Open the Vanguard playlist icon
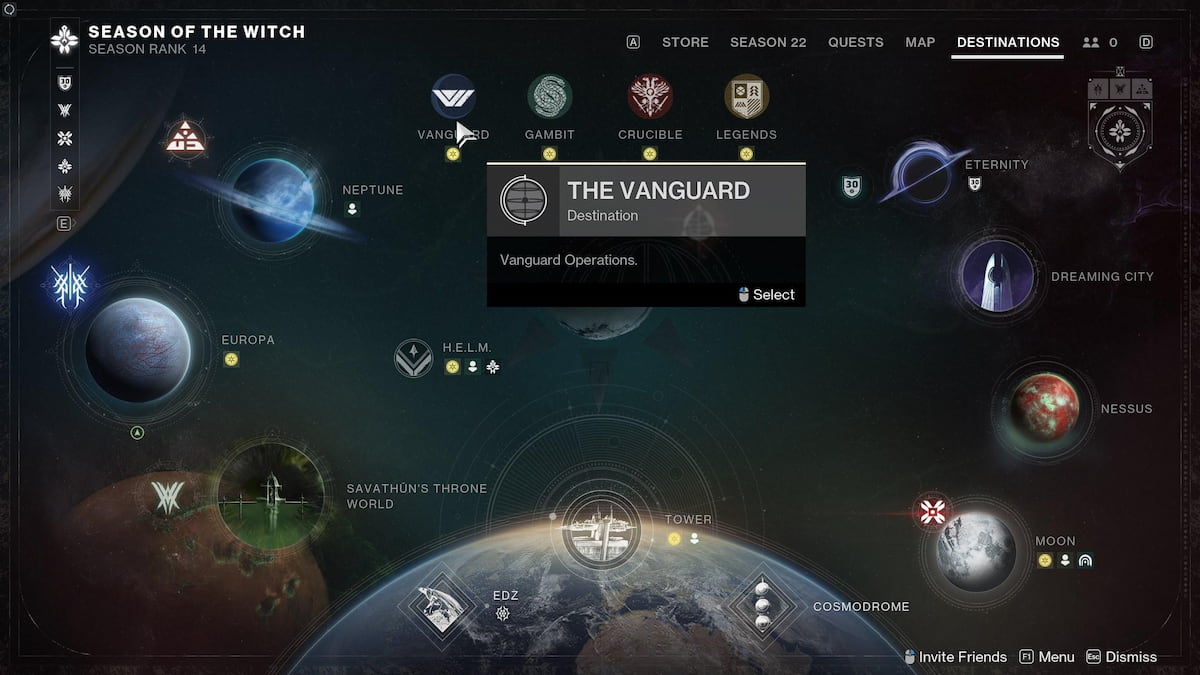 point(453,97)
